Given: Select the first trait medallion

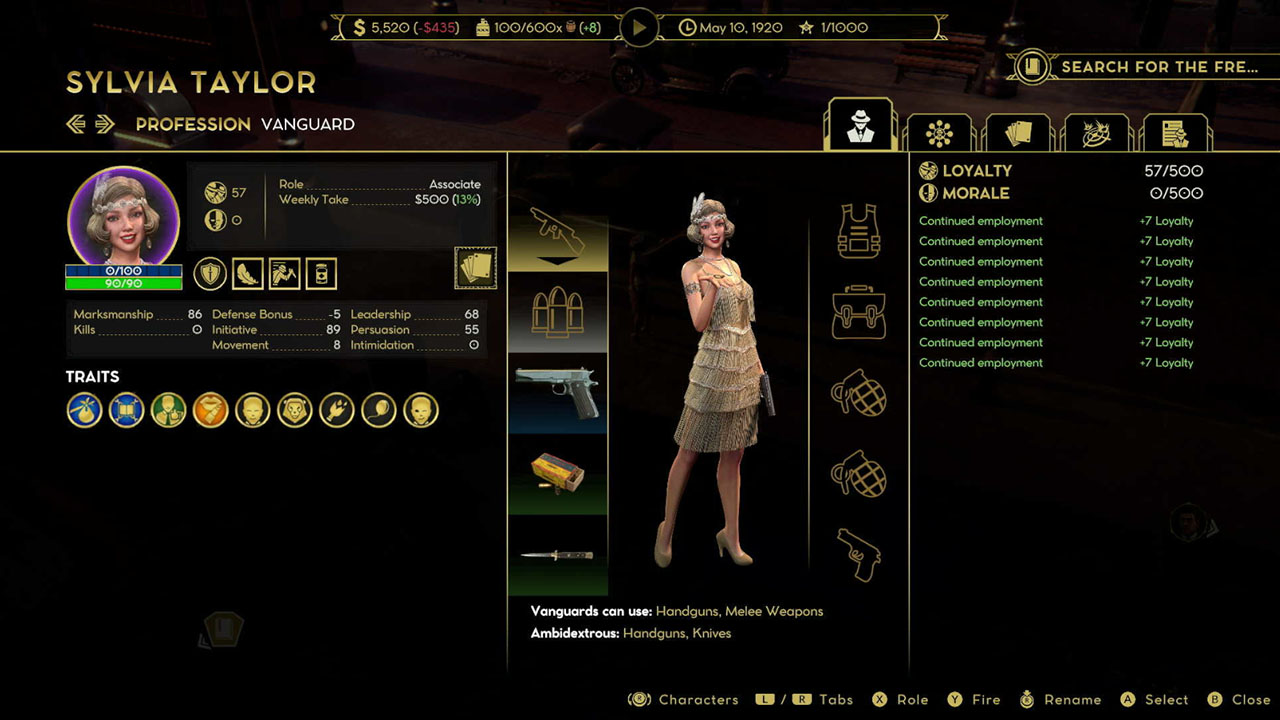Looking at the screenshot, I should [x=84, y=410].
